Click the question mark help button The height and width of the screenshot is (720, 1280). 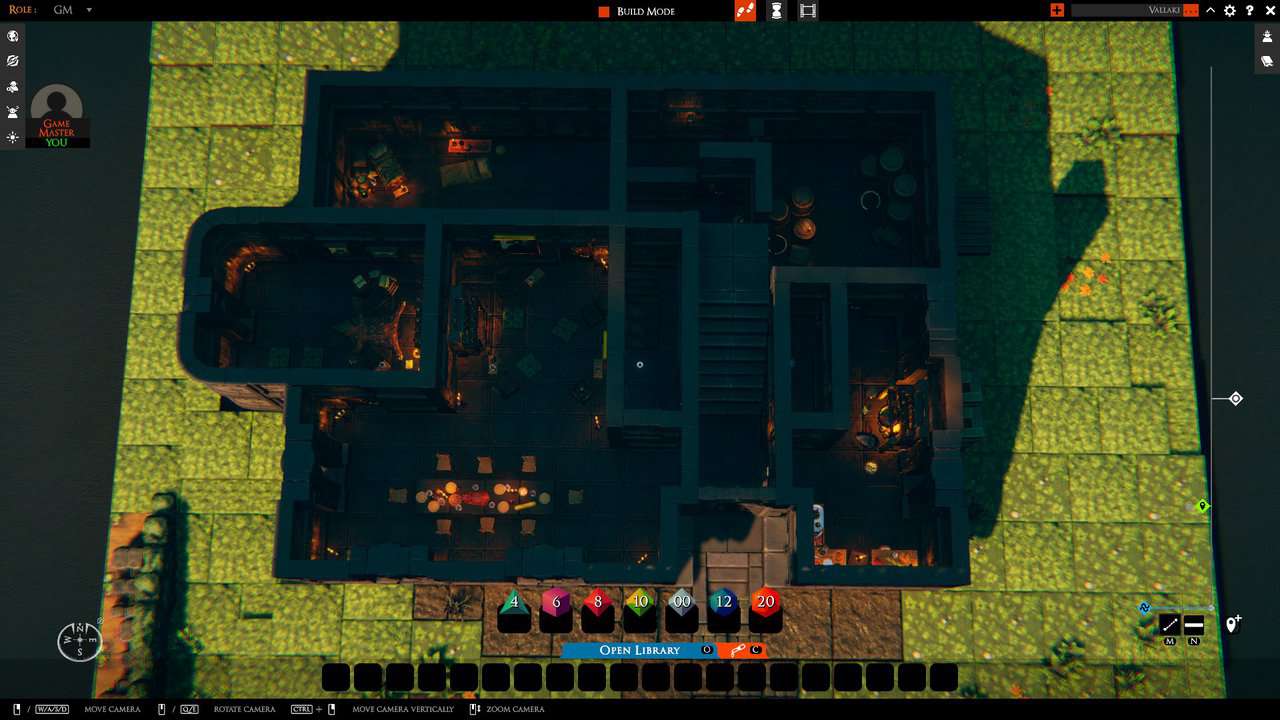pos(1250,11)
